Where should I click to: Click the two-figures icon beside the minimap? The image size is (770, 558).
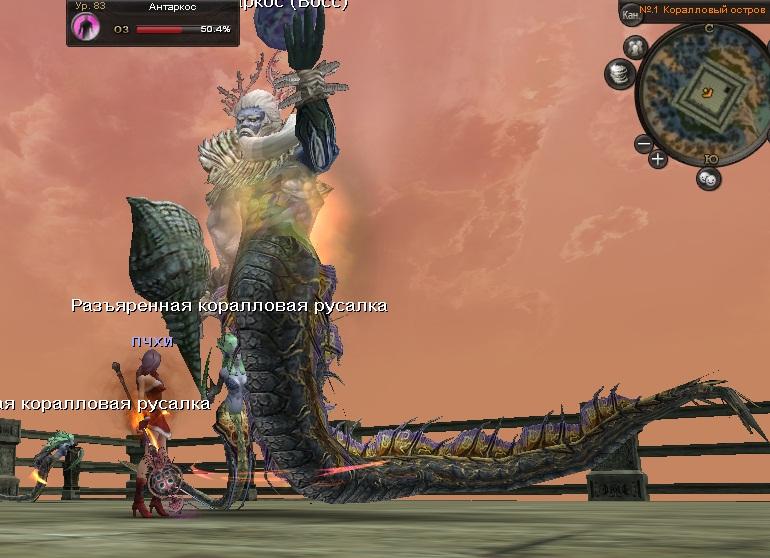click(635, 47)
